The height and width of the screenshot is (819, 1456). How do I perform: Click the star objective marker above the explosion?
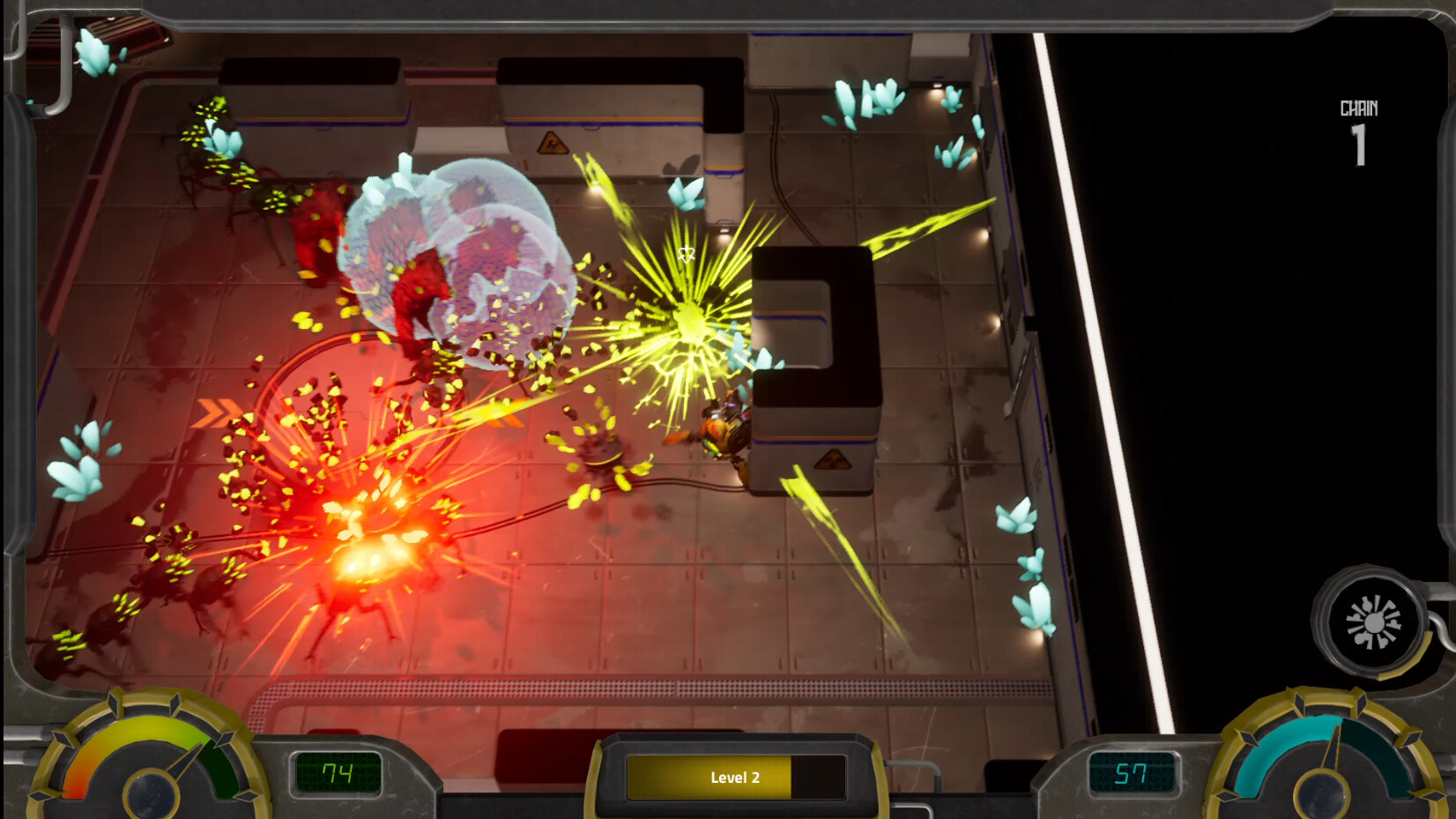687,257
